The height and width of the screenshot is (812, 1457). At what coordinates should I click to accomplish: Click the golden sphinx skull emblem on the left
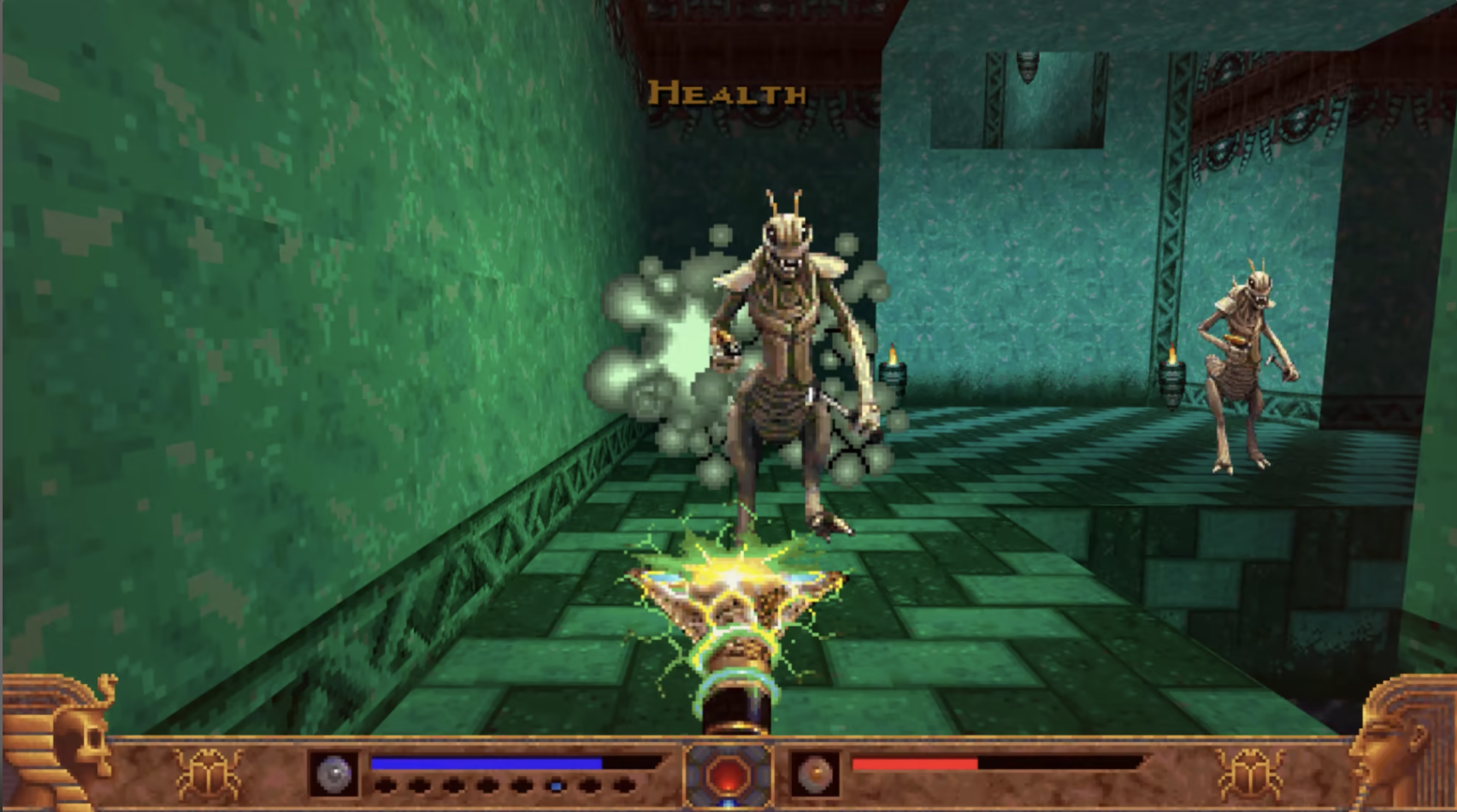pos(68,735)
